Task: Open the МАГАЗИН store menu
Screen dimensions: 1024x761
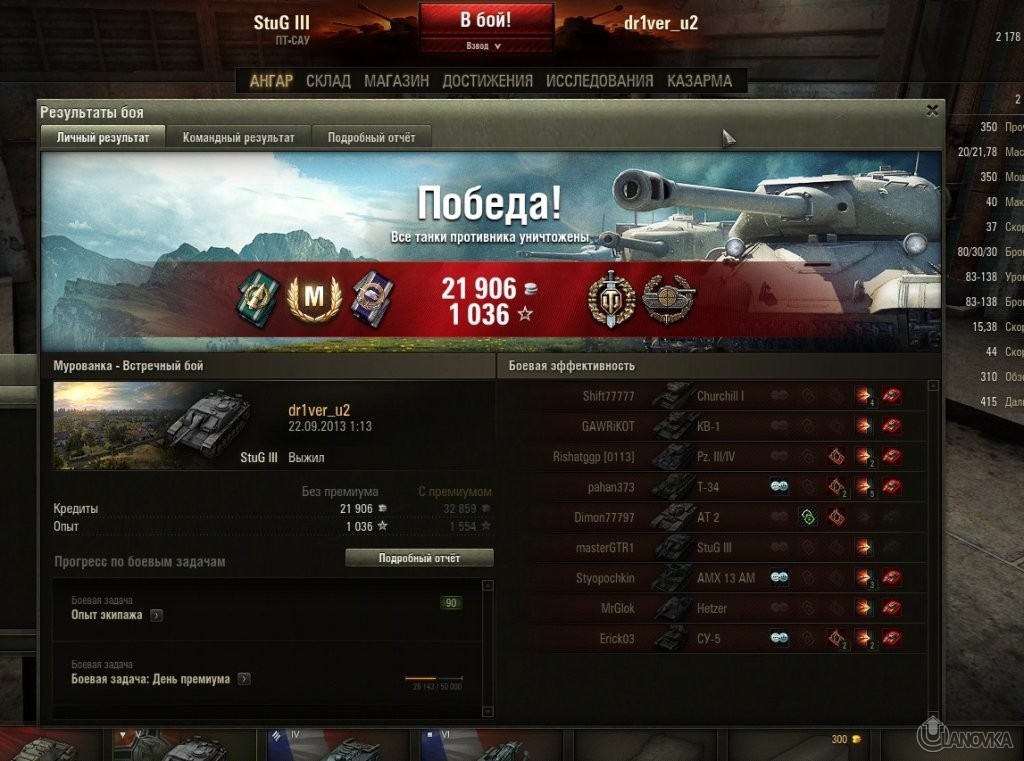Action: 397,81
